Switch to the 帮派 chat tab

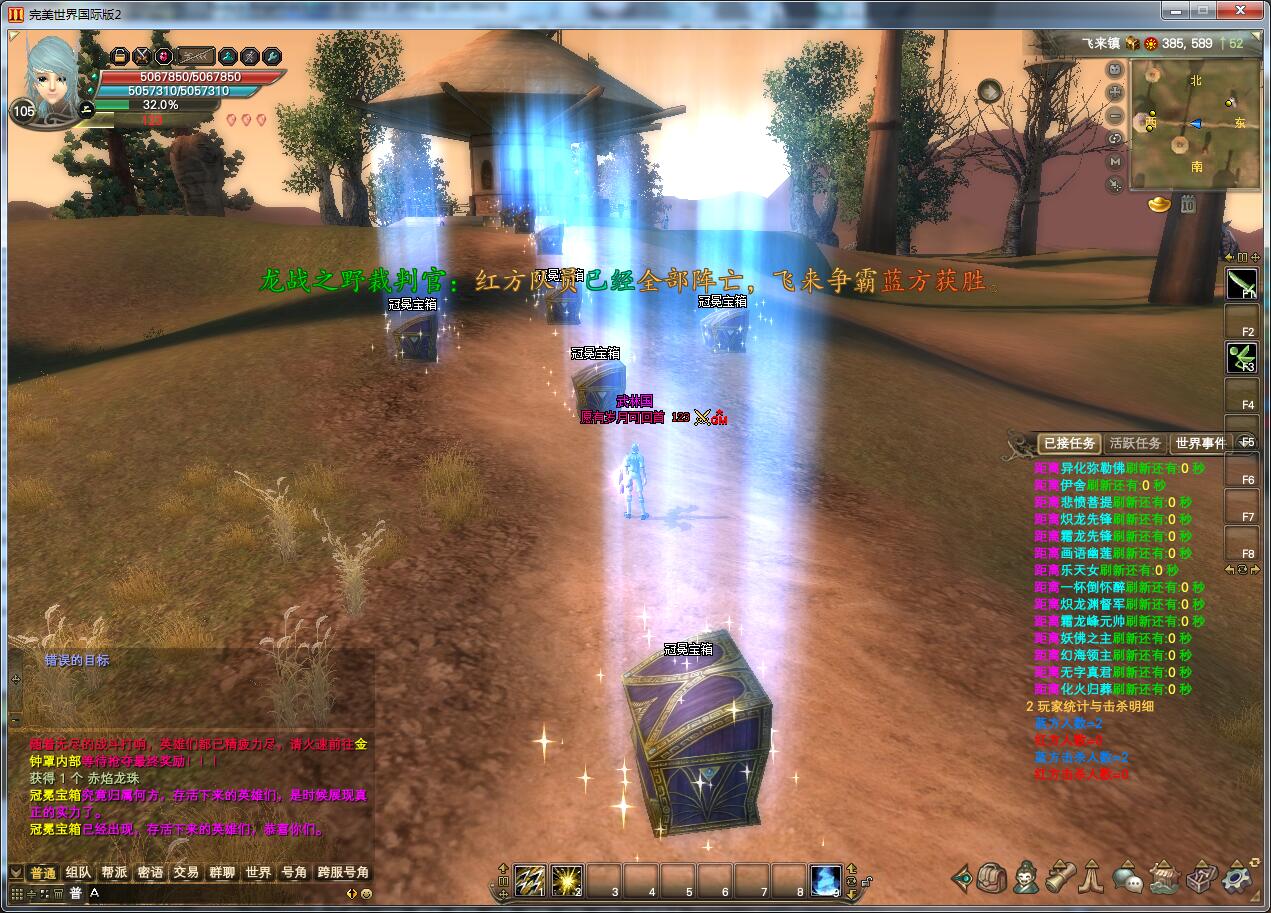click(x=114, y=872)
